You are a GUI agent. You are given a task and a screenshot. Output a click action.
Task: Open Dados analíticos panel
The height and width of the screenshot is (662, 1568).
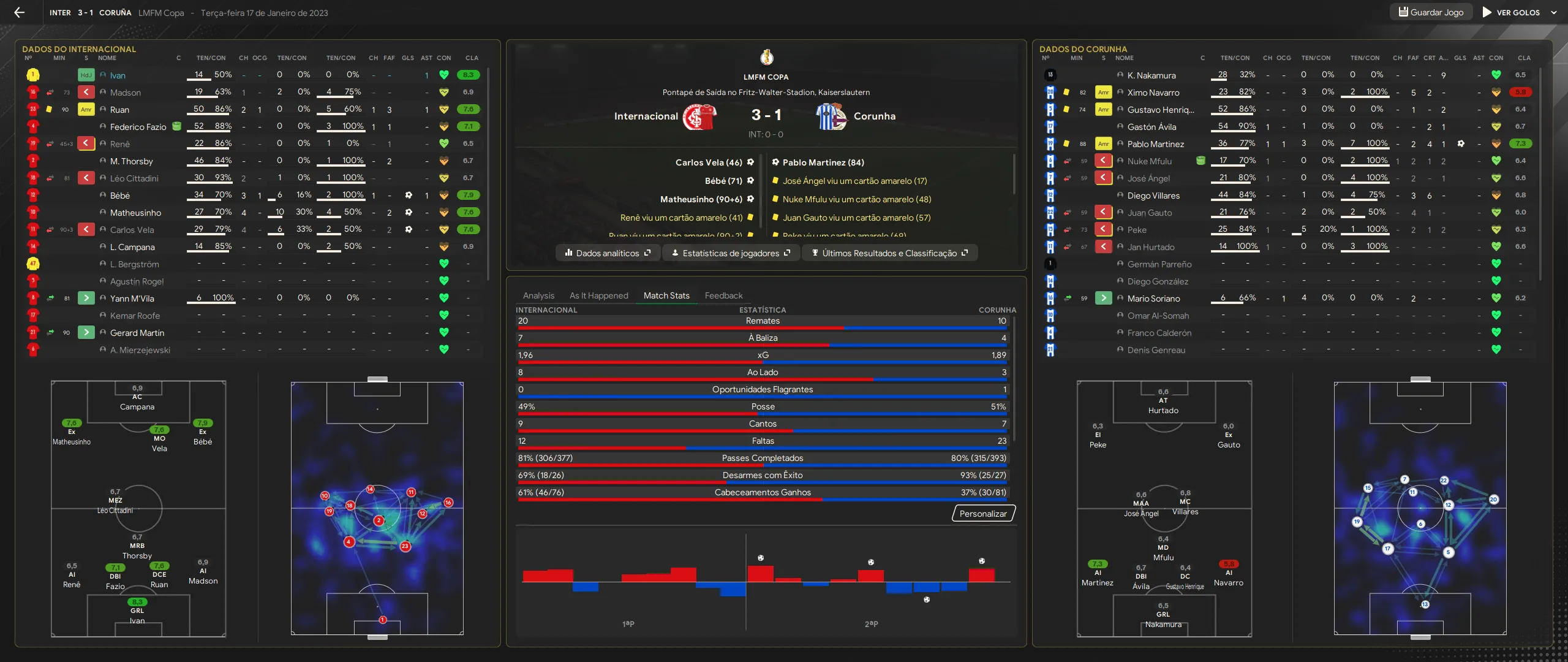click(608, 253)
